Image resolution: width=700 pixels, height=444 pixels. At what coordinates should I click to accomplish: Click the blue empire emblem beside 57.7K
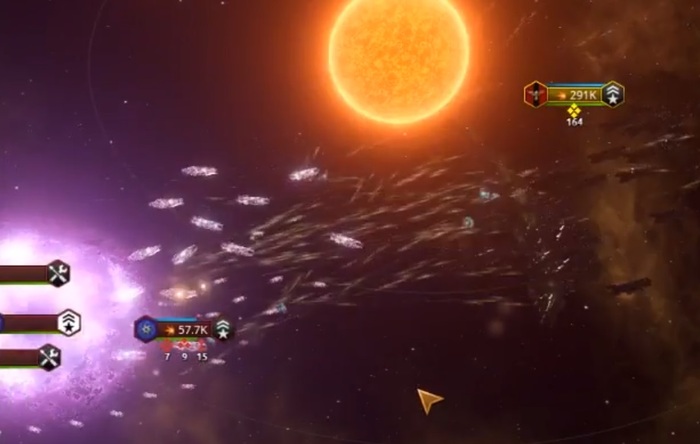coord(146,328)
